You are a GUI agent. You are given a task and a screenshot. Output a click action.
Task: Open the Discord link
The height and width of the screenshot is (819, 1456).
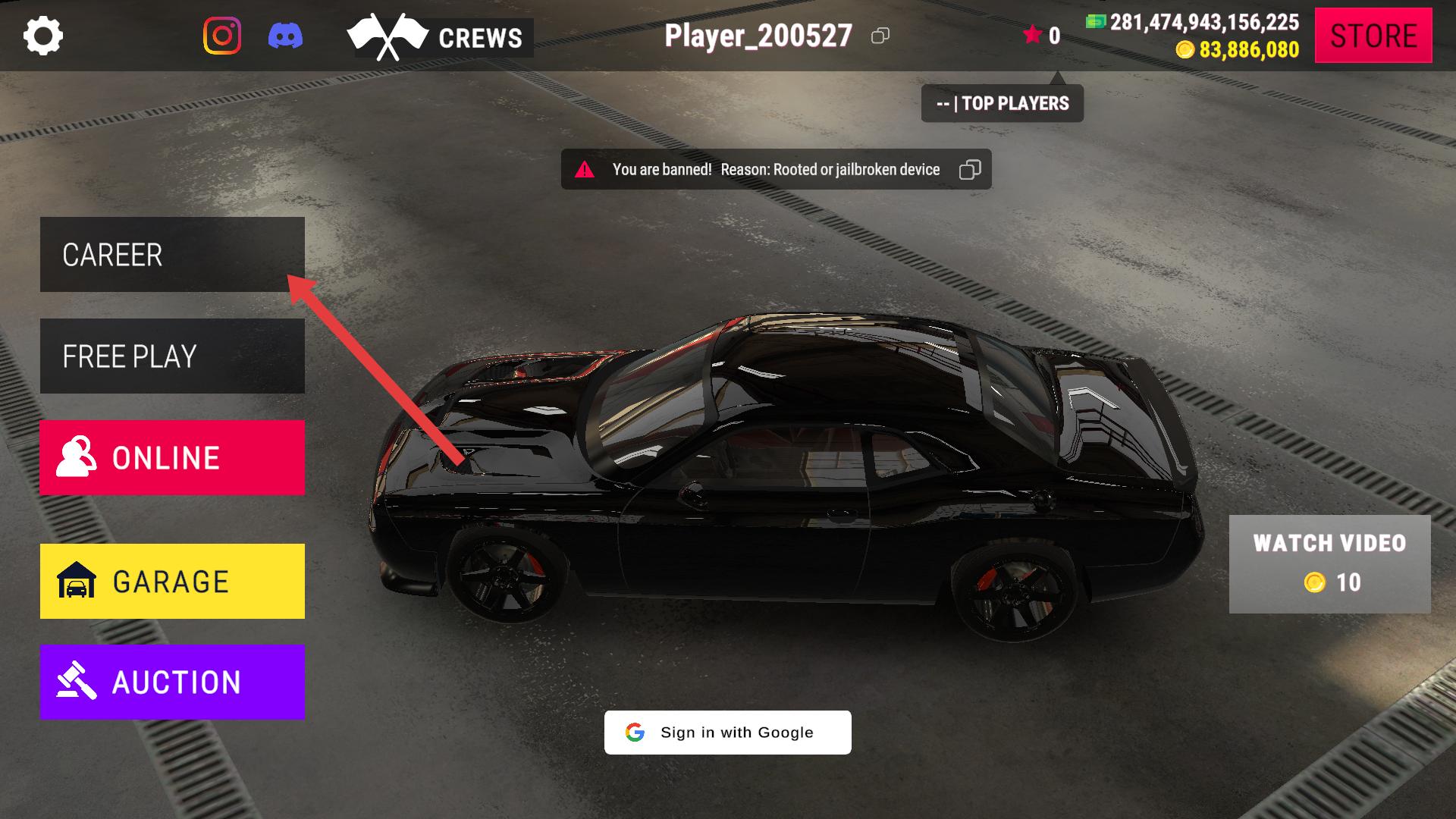285,36
